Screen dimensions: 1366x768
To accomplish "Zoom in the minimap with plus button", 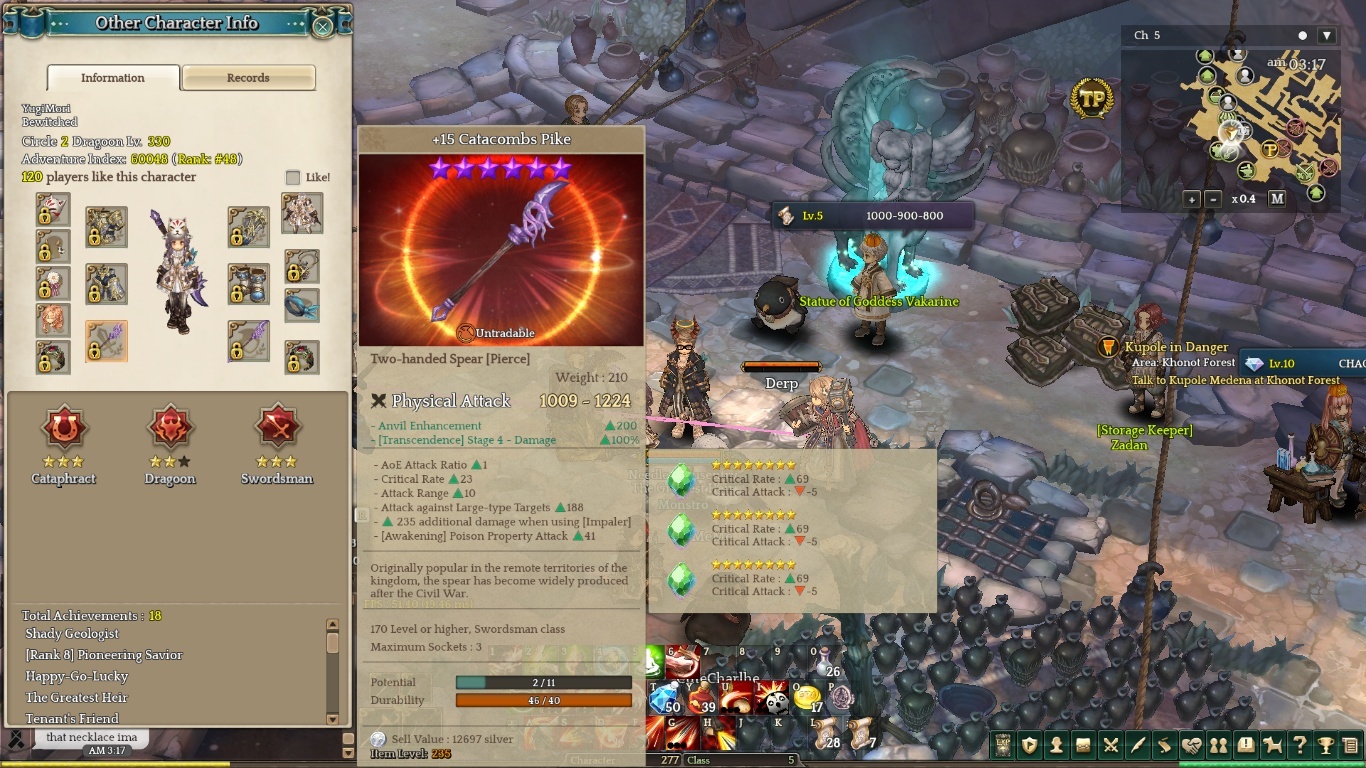I will (x=1192, y=199).
